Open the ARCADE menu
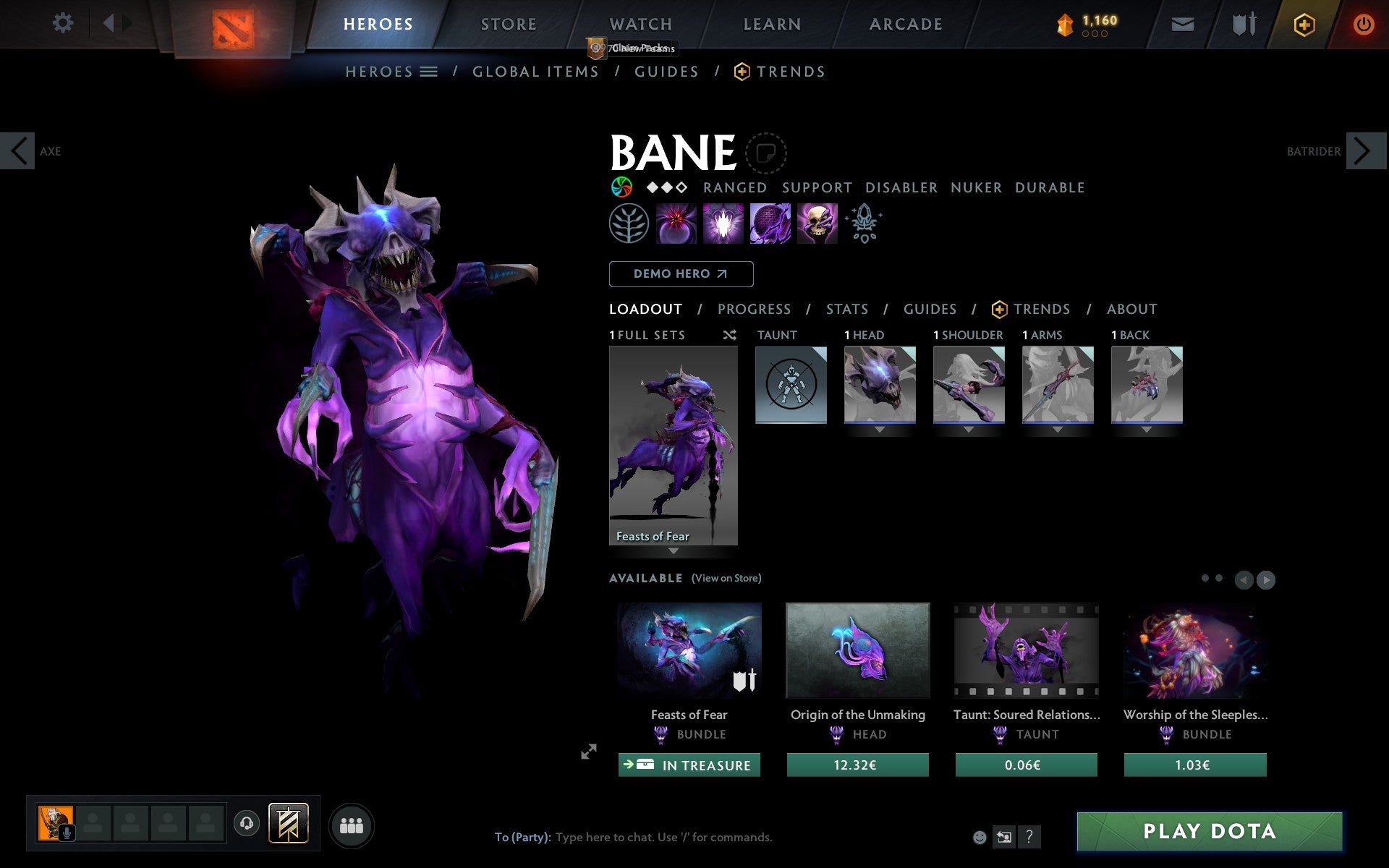 click(x=904, y=24)
